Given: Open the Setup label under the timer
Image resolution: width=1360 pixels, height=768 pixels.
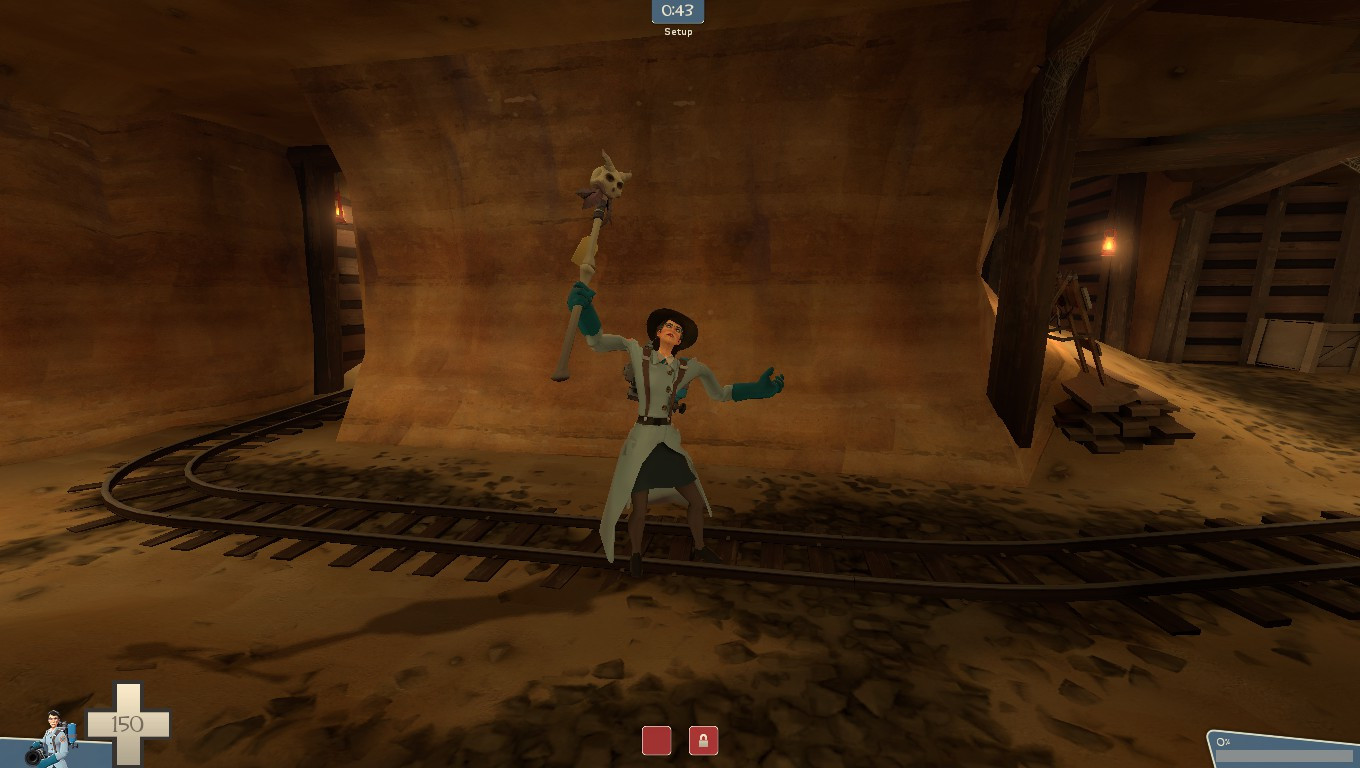Looking at the screenshot, I should pos(677,31).
